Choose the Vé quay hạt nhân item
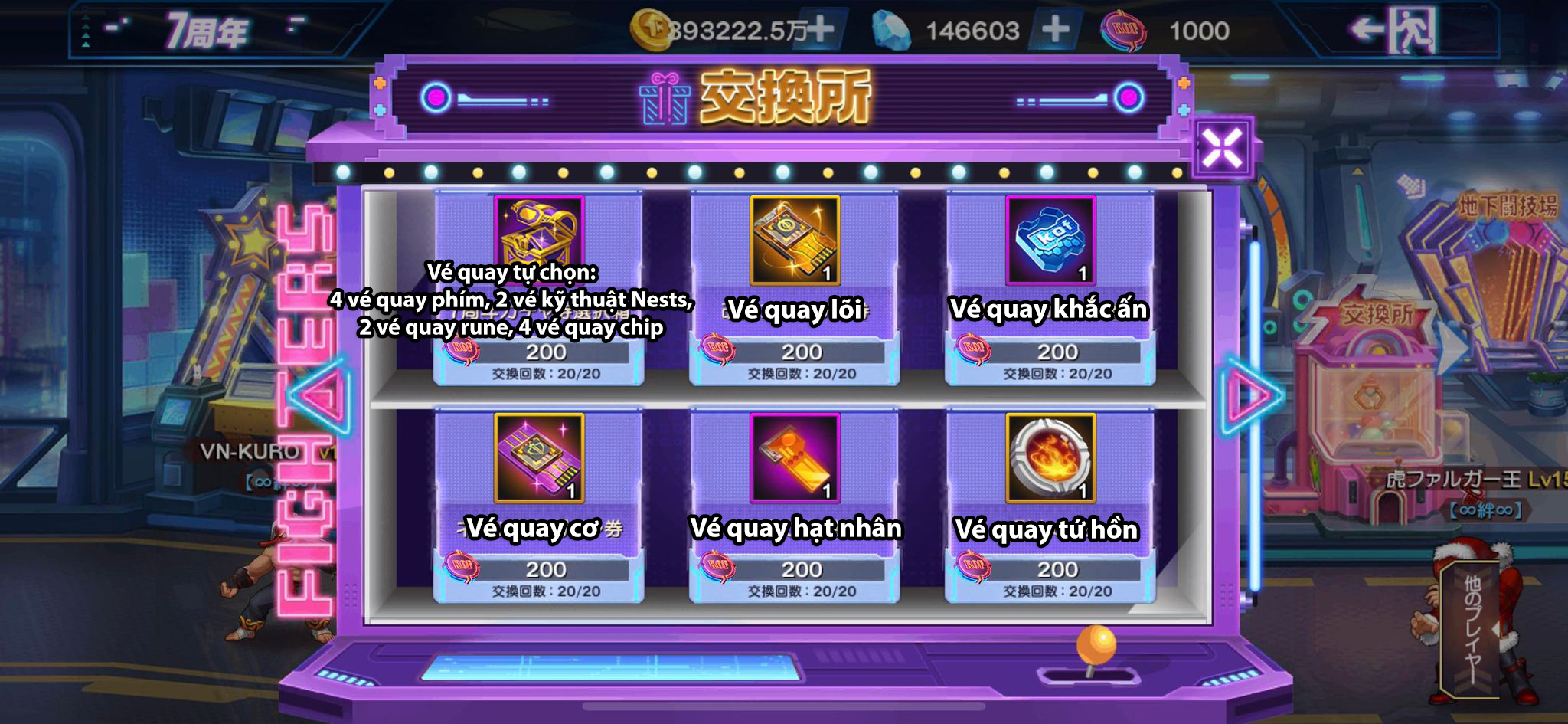 (795, 458)
